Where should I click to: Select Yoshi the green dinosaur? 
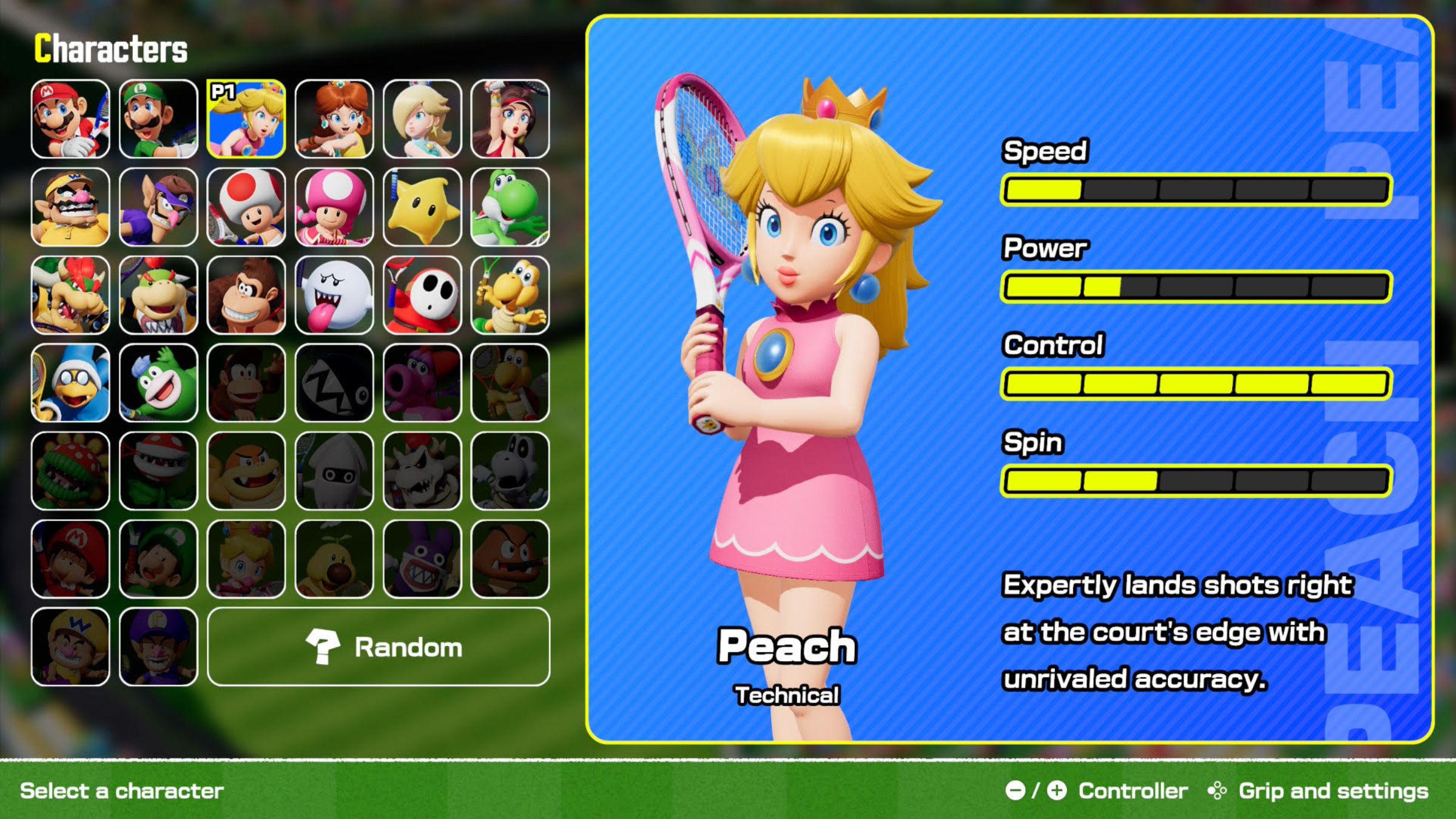click(510, 207)
